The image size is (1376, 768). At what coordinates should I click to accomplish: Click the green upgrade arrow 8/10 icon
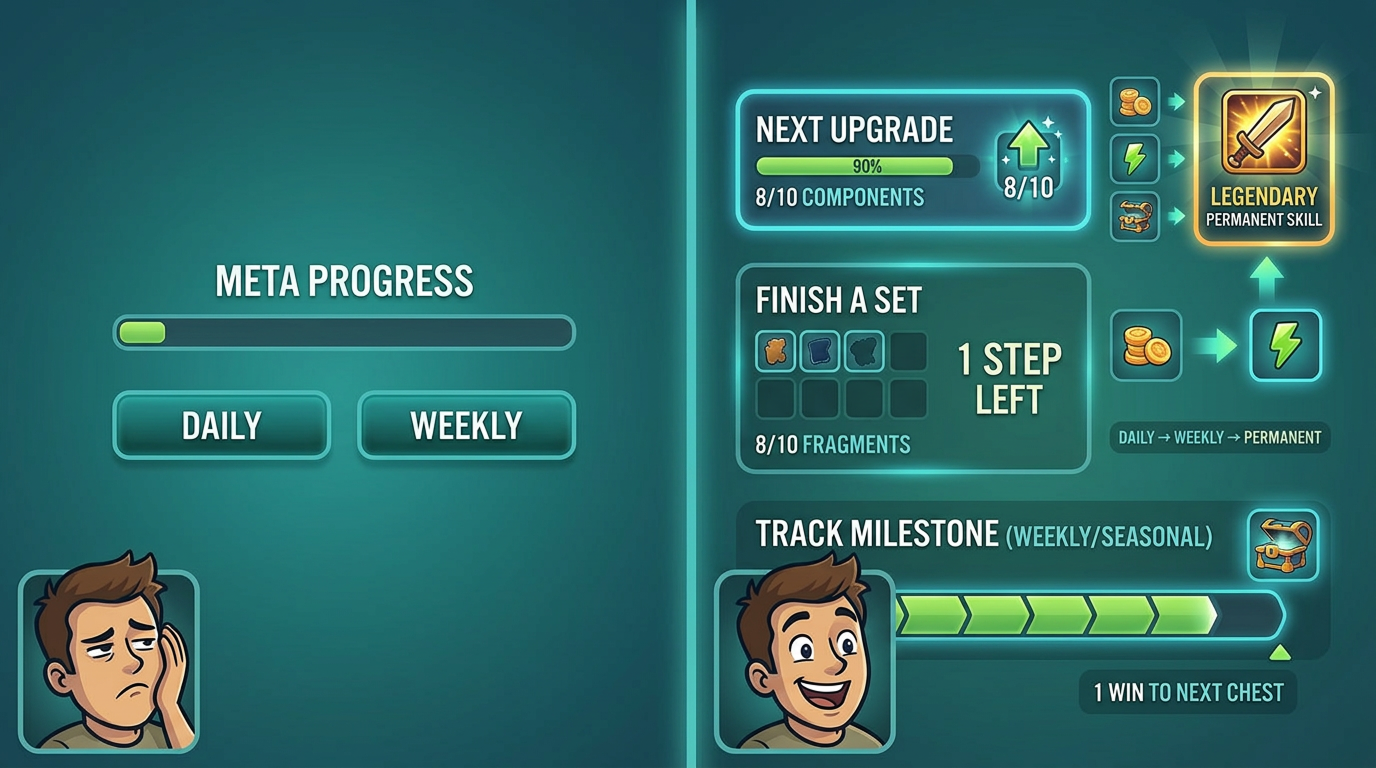(x=1028, y=161)
